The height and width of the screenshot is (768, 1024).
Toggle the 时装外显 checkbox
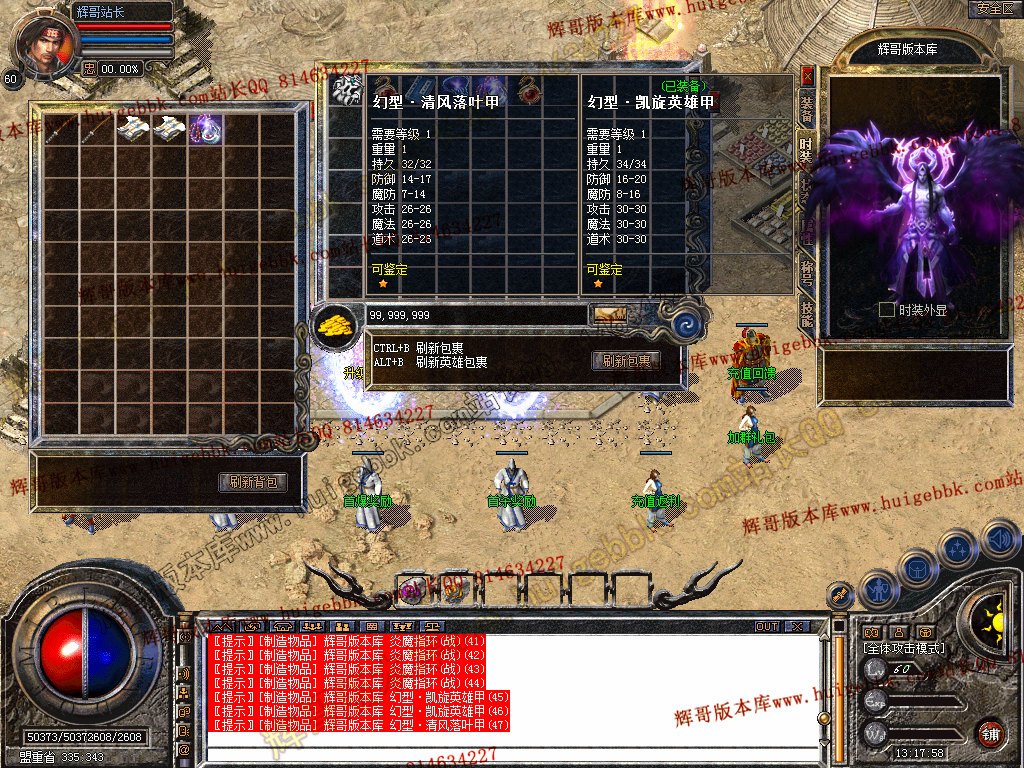coord(886,310)
